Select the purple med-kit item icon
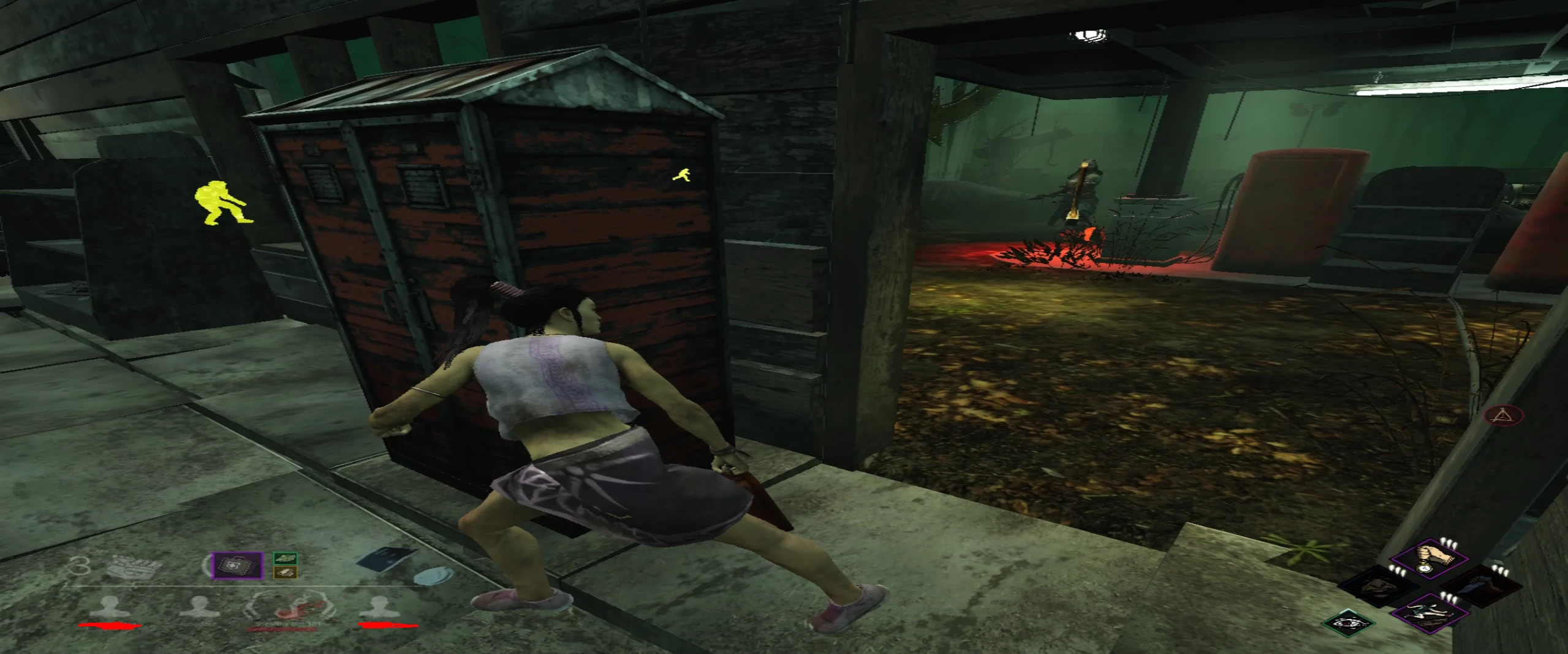The image size is (1568, 654). [x=237, y=566]
